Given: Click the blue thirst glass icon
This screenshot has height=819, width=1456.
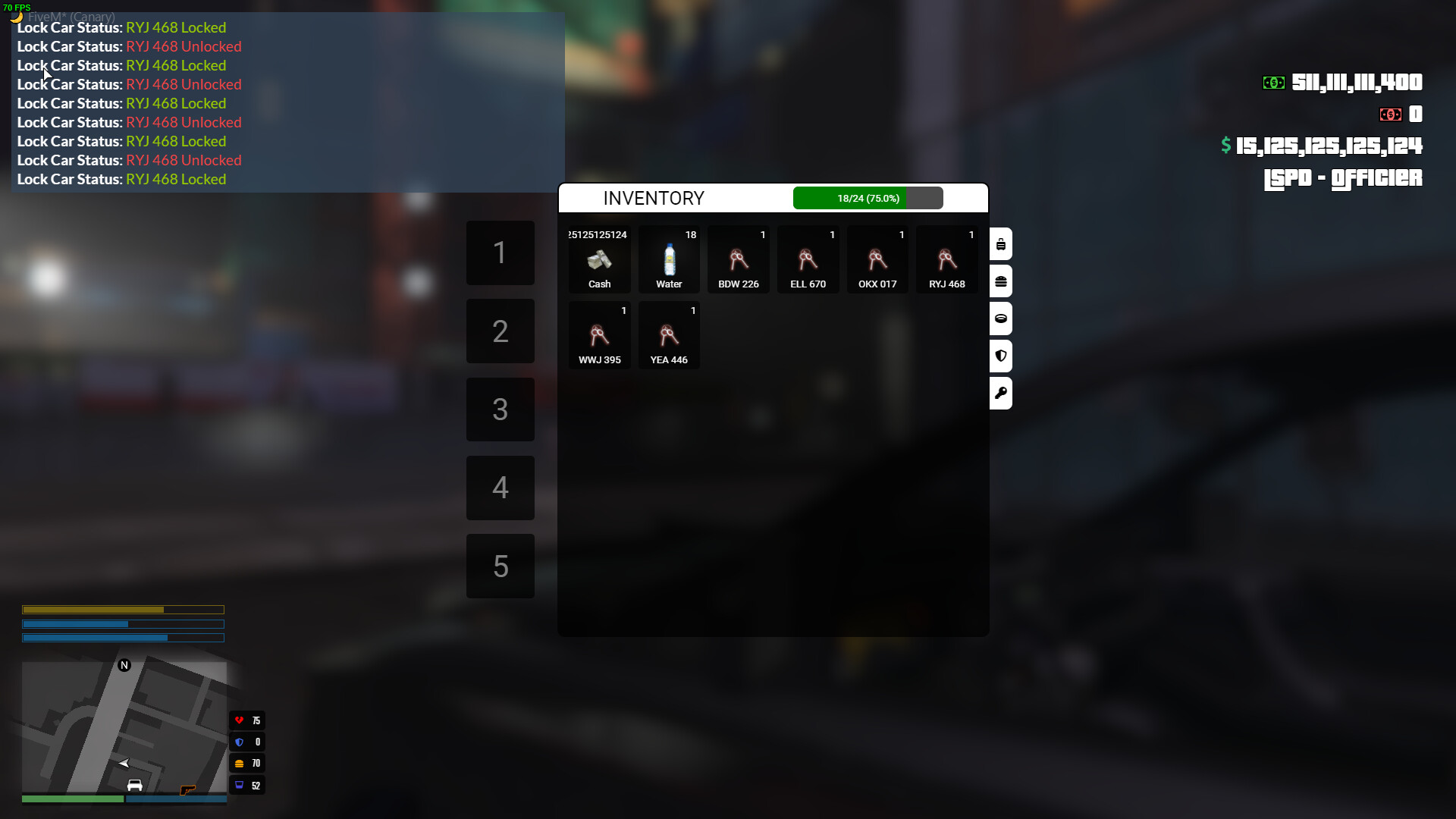Looking at the screenshot, I should [x=240, y=785].
